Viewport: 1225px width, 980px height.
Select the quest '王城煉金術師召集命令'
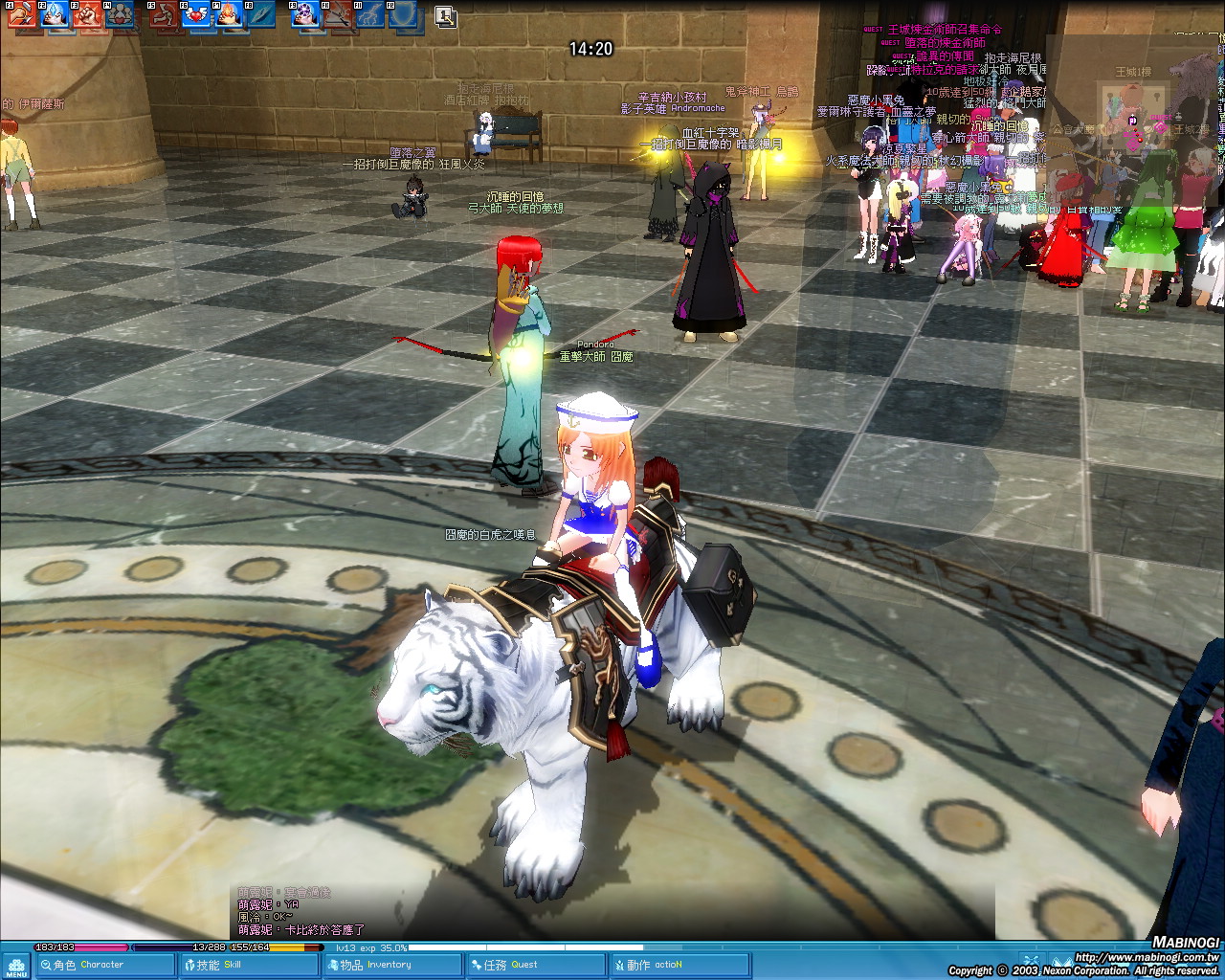[944, 30]
